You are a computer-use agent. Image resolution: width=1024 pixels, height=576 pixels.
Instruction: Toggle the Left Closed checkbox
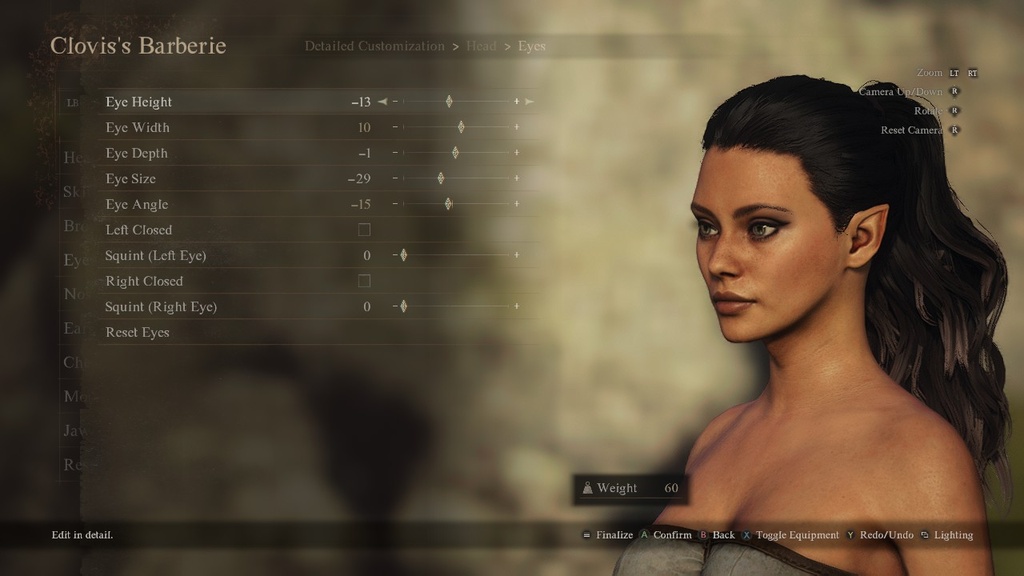click(x=364, y=230)
